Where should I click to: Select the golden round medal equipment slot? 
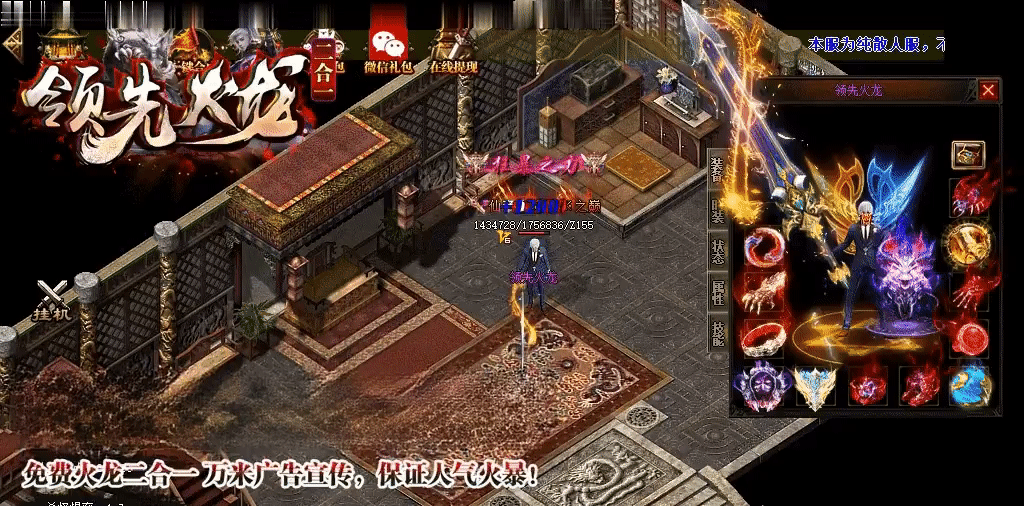968,242
